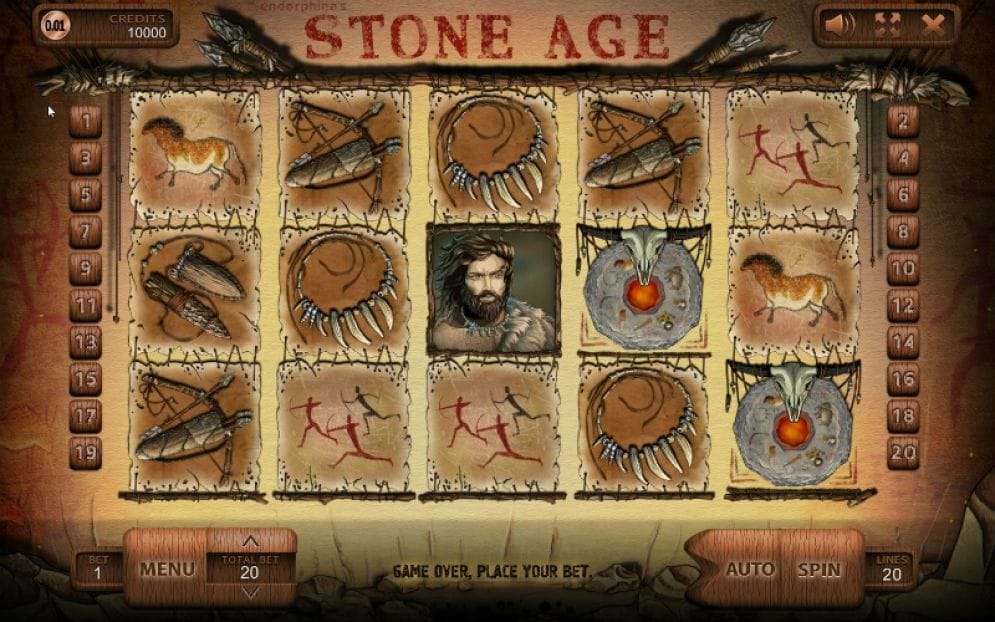The image size is (995, 622).
Task: Change the bet-per-line value
Action: pos(98,570)
